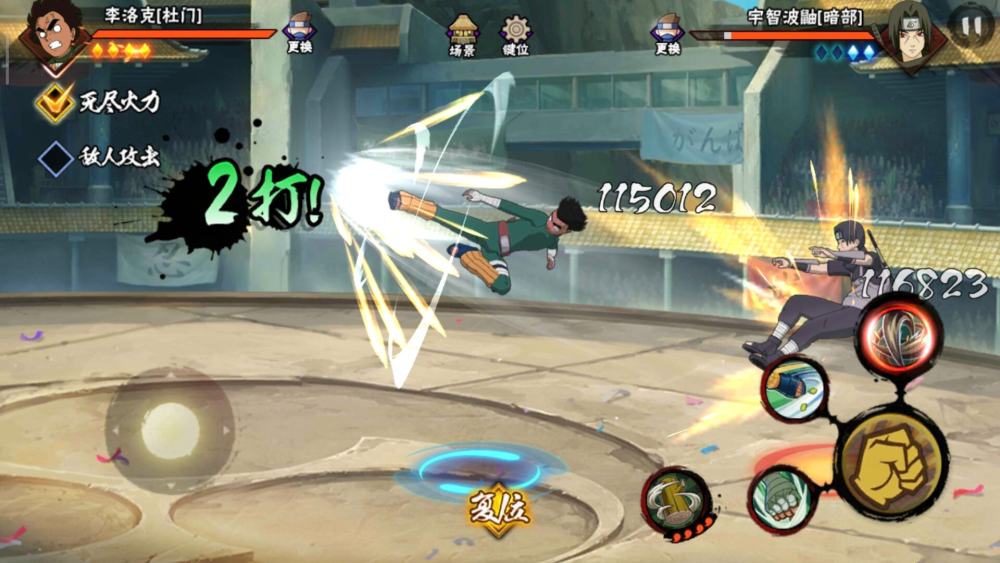
Task: Use the golden fist basic attack
Action: 889,462
